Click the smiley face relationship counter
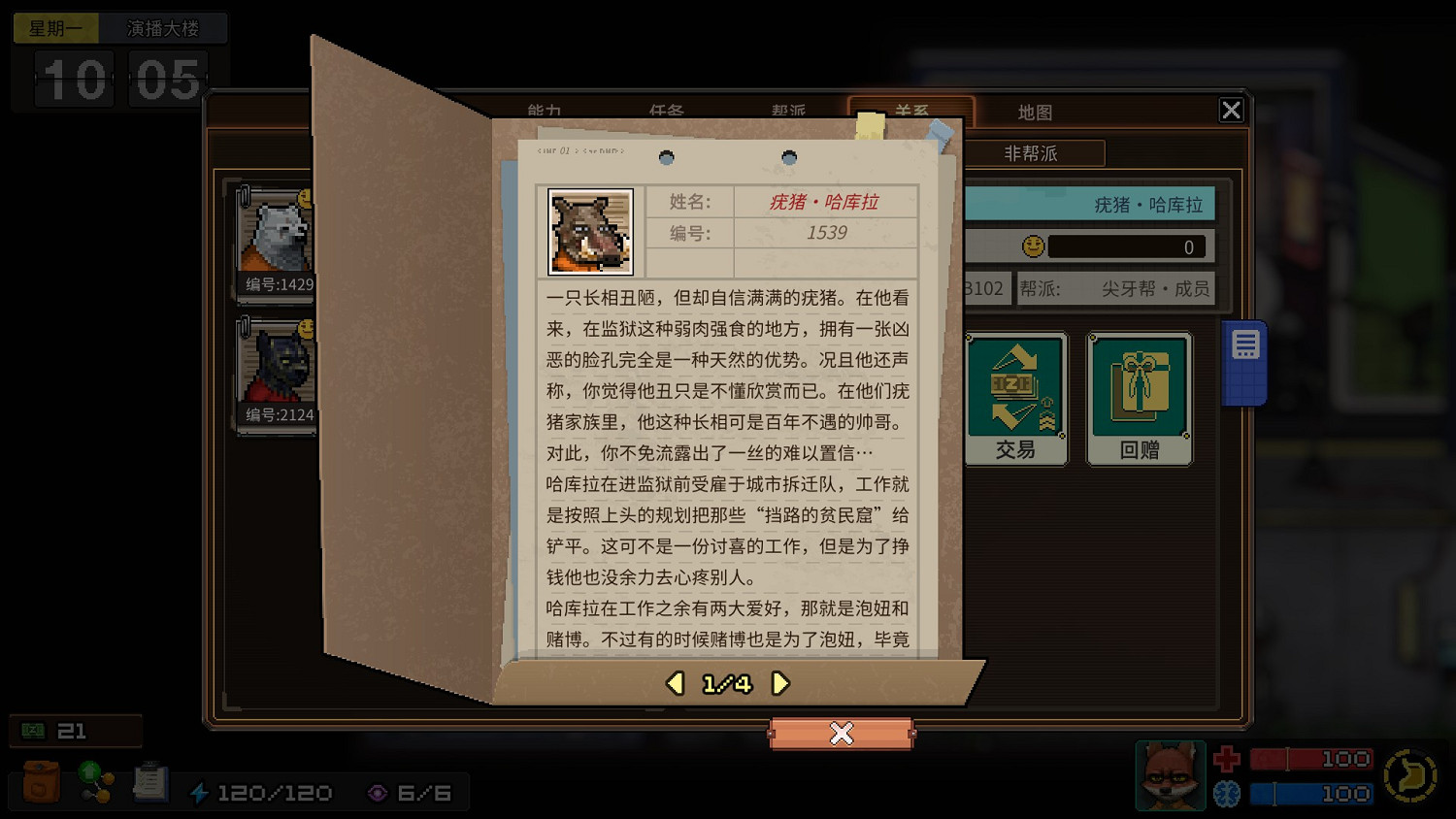Image resolution: width=1456 pixels, height=819 pixels. [1034, 246]
